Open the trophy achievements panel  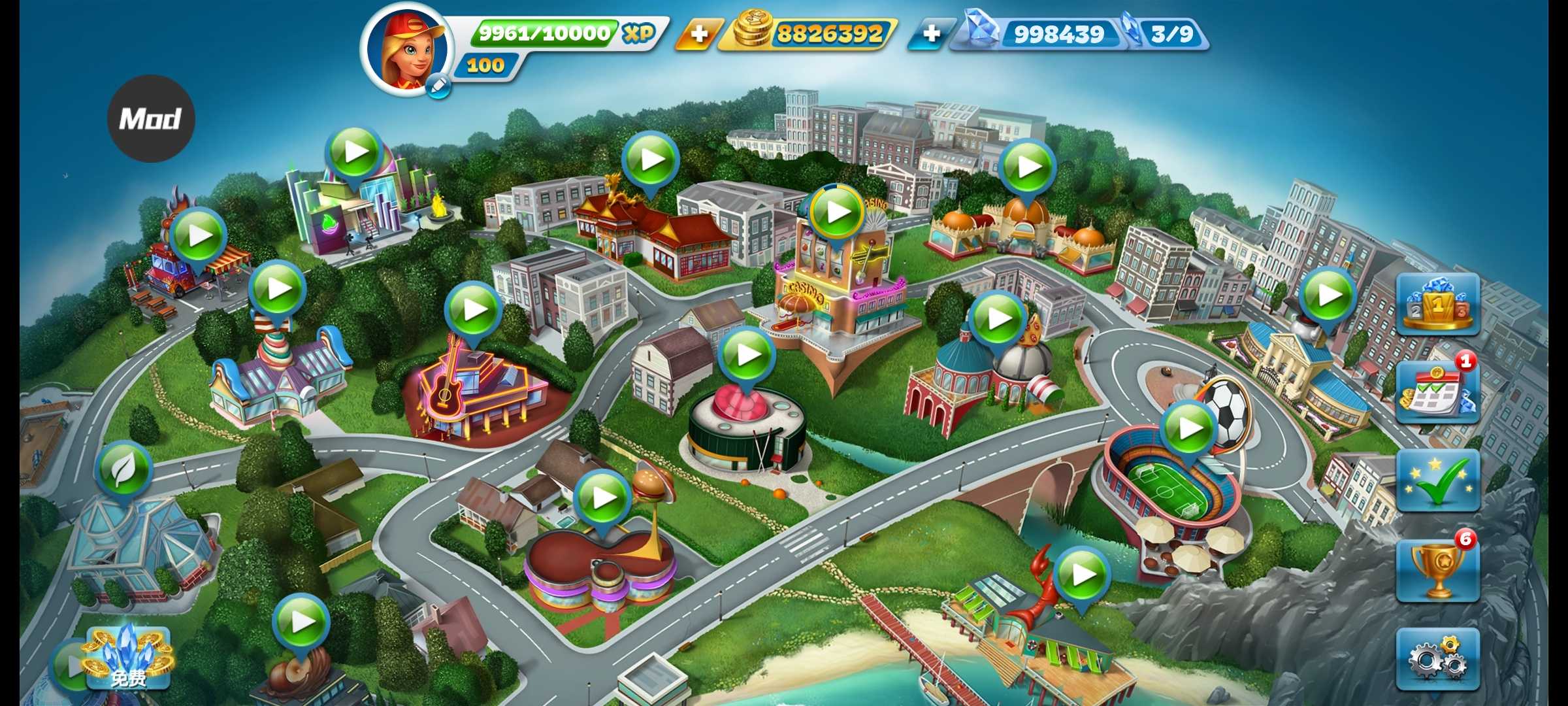tap(1437, 570)
